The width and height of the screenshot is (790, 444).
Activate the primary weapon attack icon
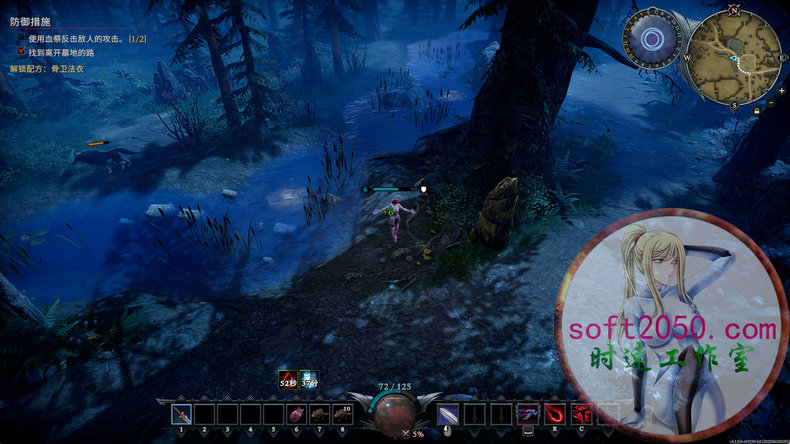pyautogui.click(x=446, y=414)
